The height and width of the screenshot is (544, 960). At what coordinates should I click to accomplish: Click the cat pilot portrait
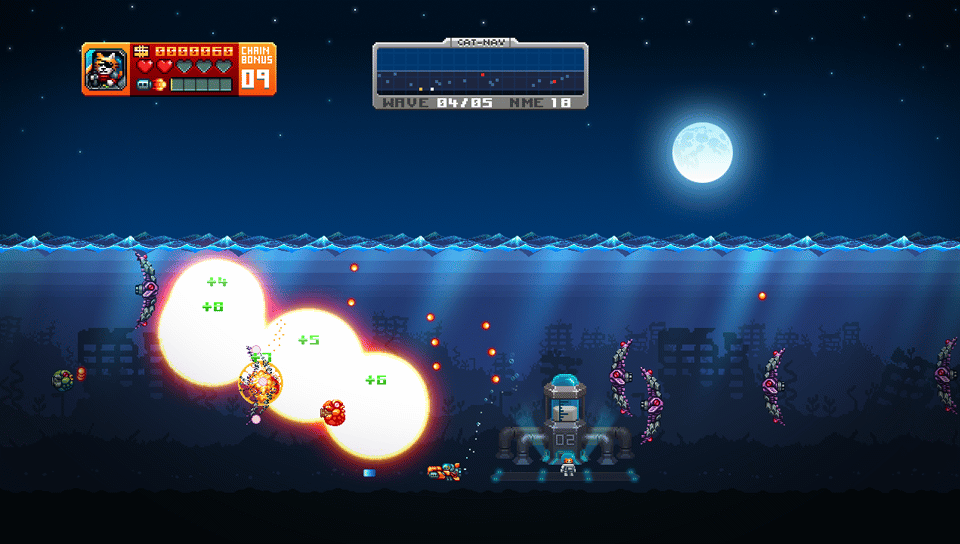click(x=105, y=69)
